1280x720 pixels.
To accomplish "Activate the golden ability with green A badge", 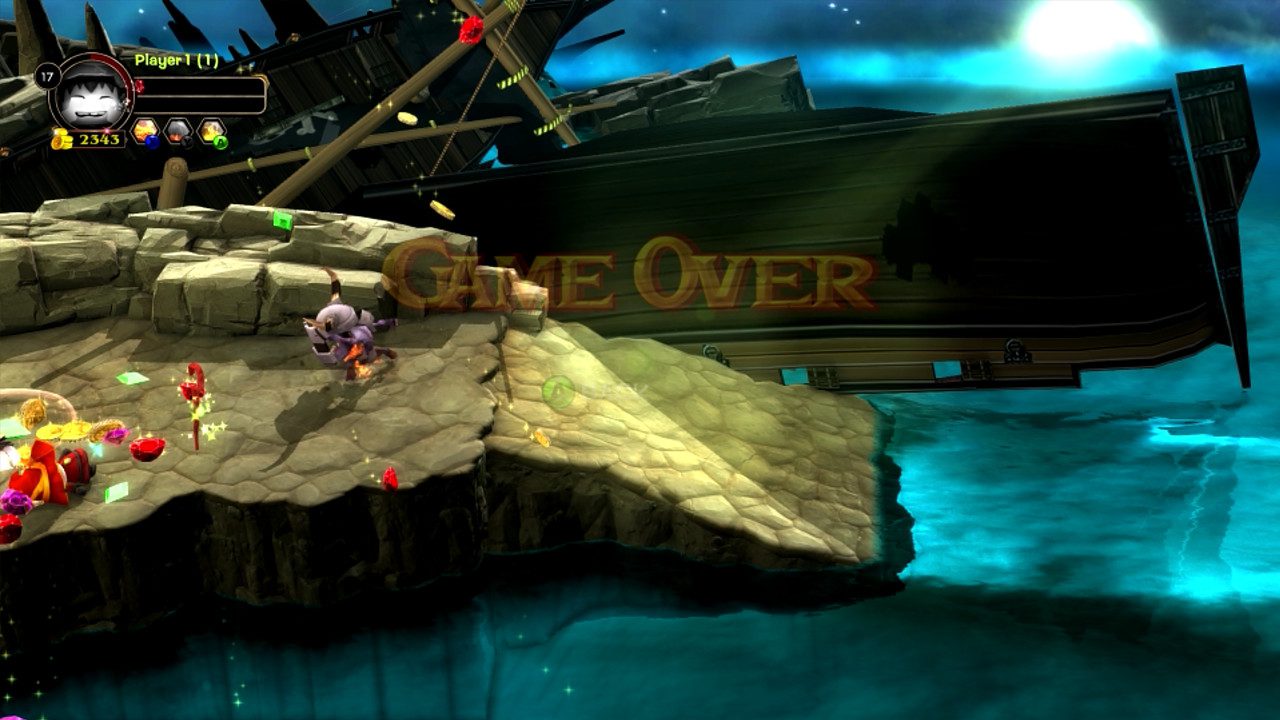I will [211, 131].
